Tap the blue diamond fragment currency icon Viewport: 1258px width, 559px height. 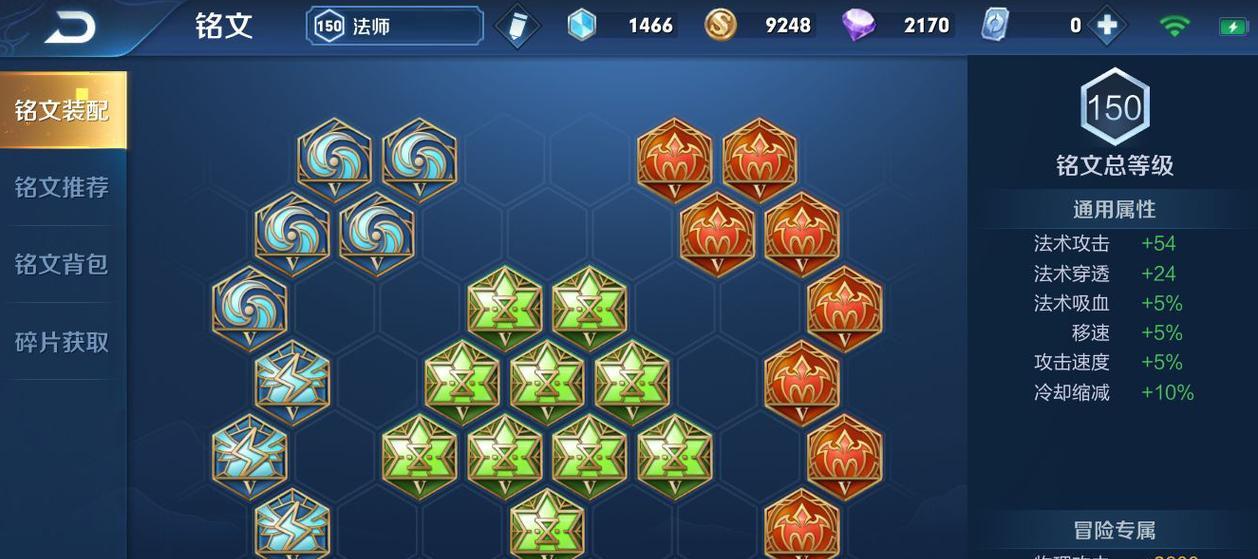(582, 25)
